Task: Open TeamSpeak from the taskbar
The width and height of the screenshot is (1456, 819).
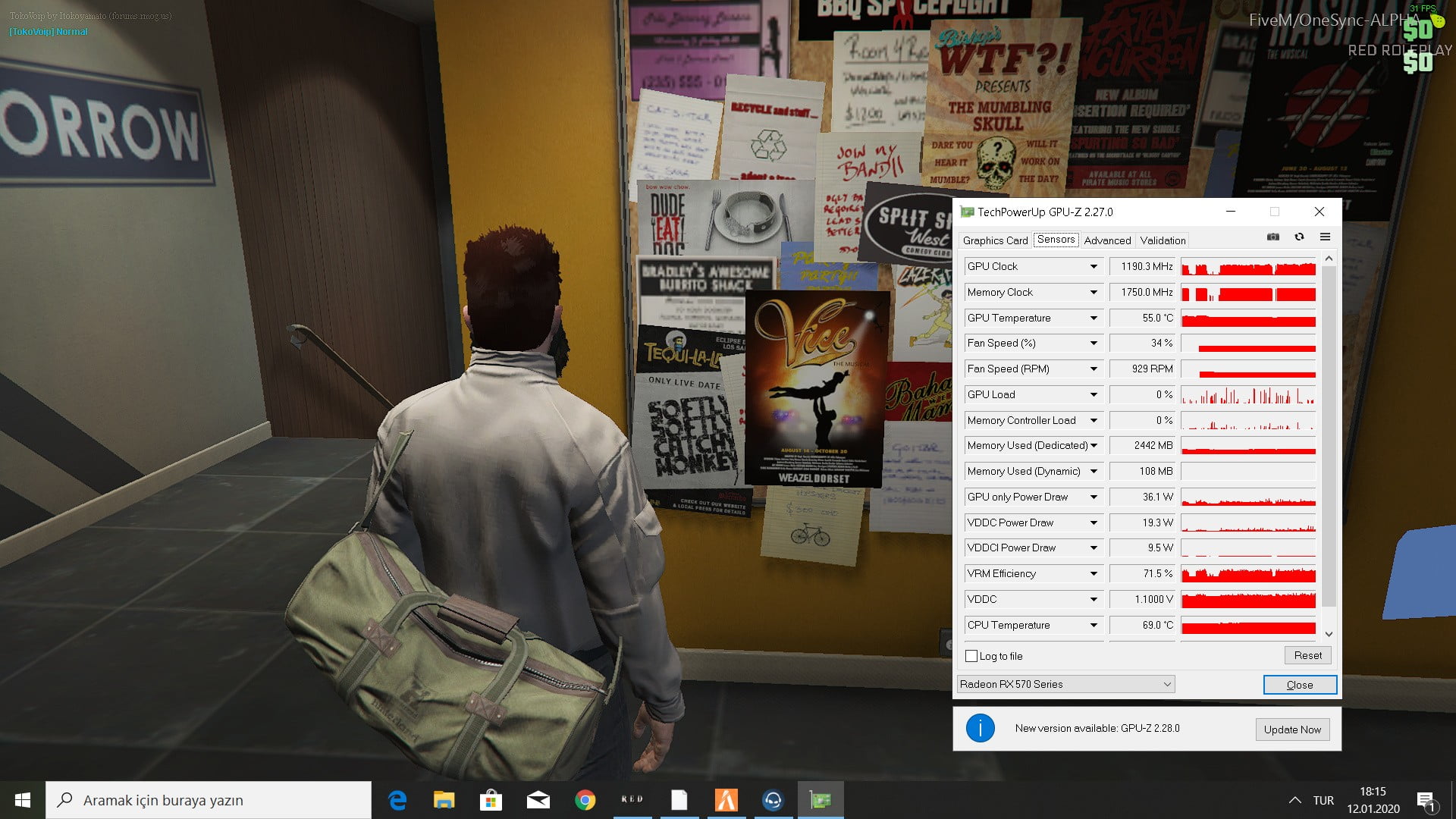Action: click(x=773, y=800)
